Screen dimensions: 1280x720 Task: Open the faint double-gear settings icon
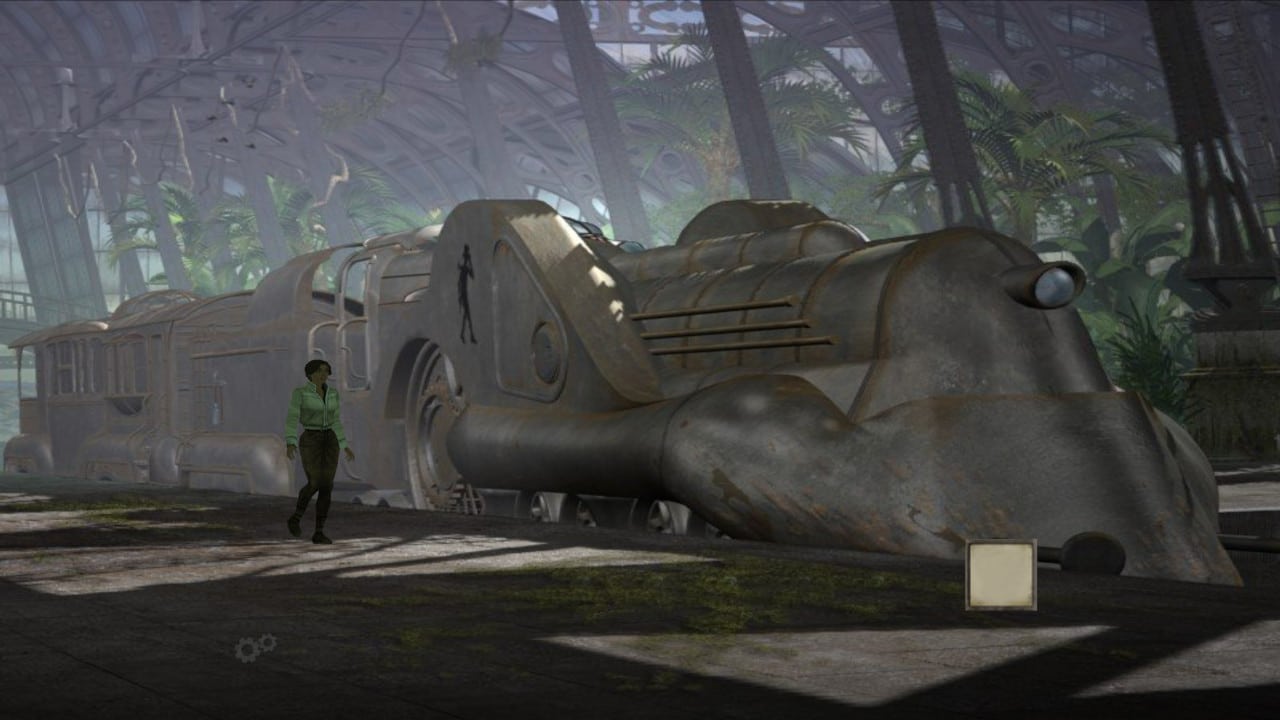255,648
